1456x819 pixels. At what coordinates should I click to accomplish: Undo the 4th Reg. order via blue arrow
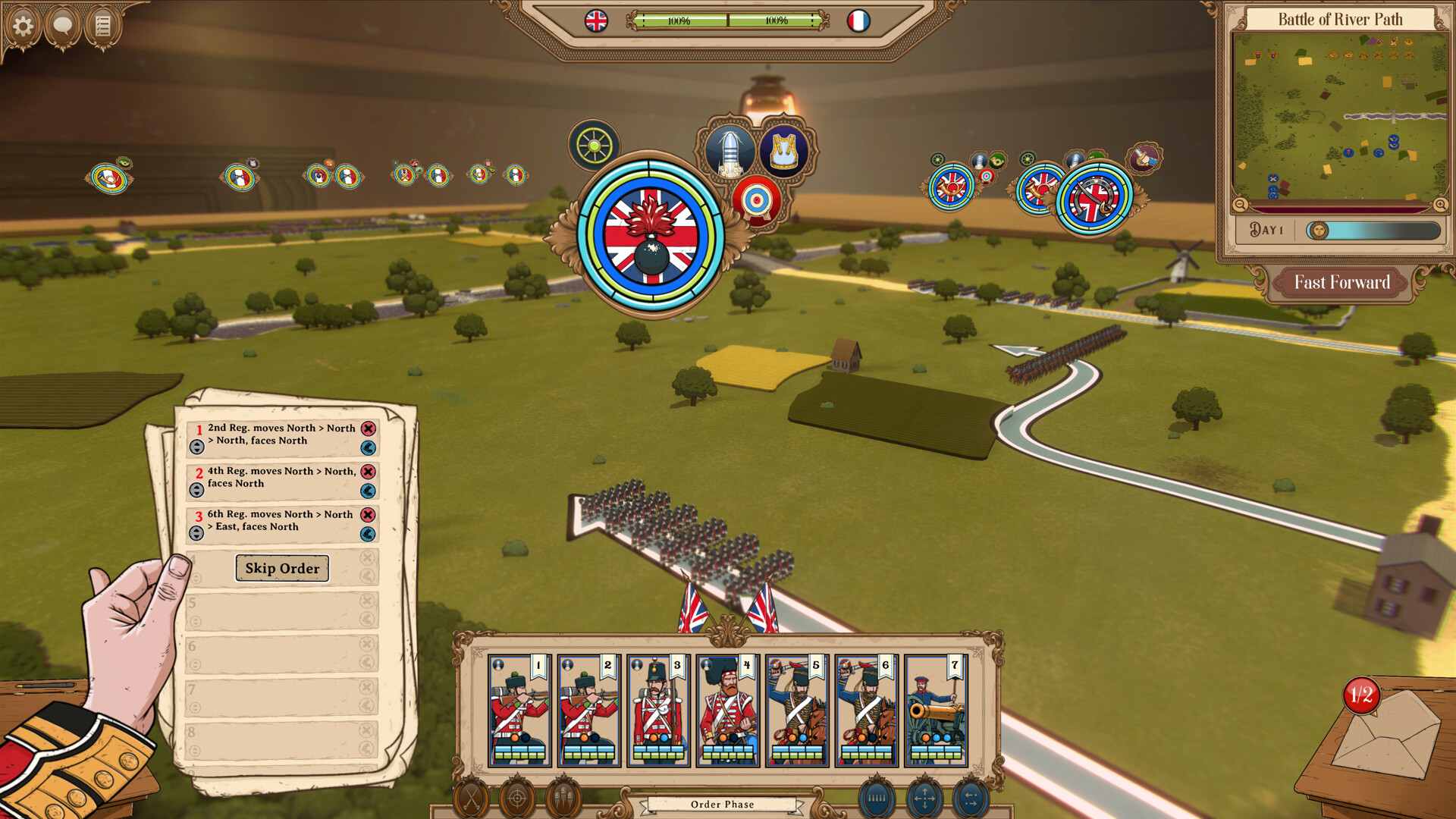[x=369, y=491]
